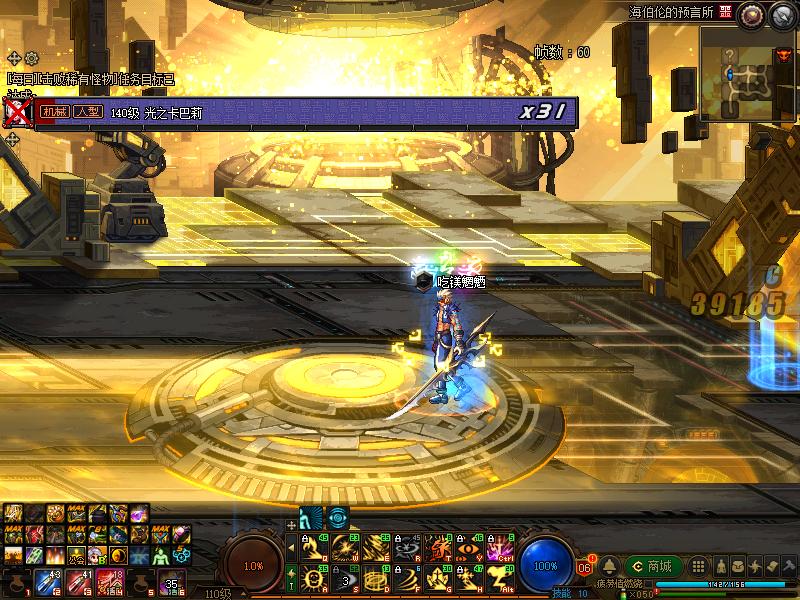The image size is (800, 600).
Task: Click the bell notification icon
Action: [x=610, y=566]
